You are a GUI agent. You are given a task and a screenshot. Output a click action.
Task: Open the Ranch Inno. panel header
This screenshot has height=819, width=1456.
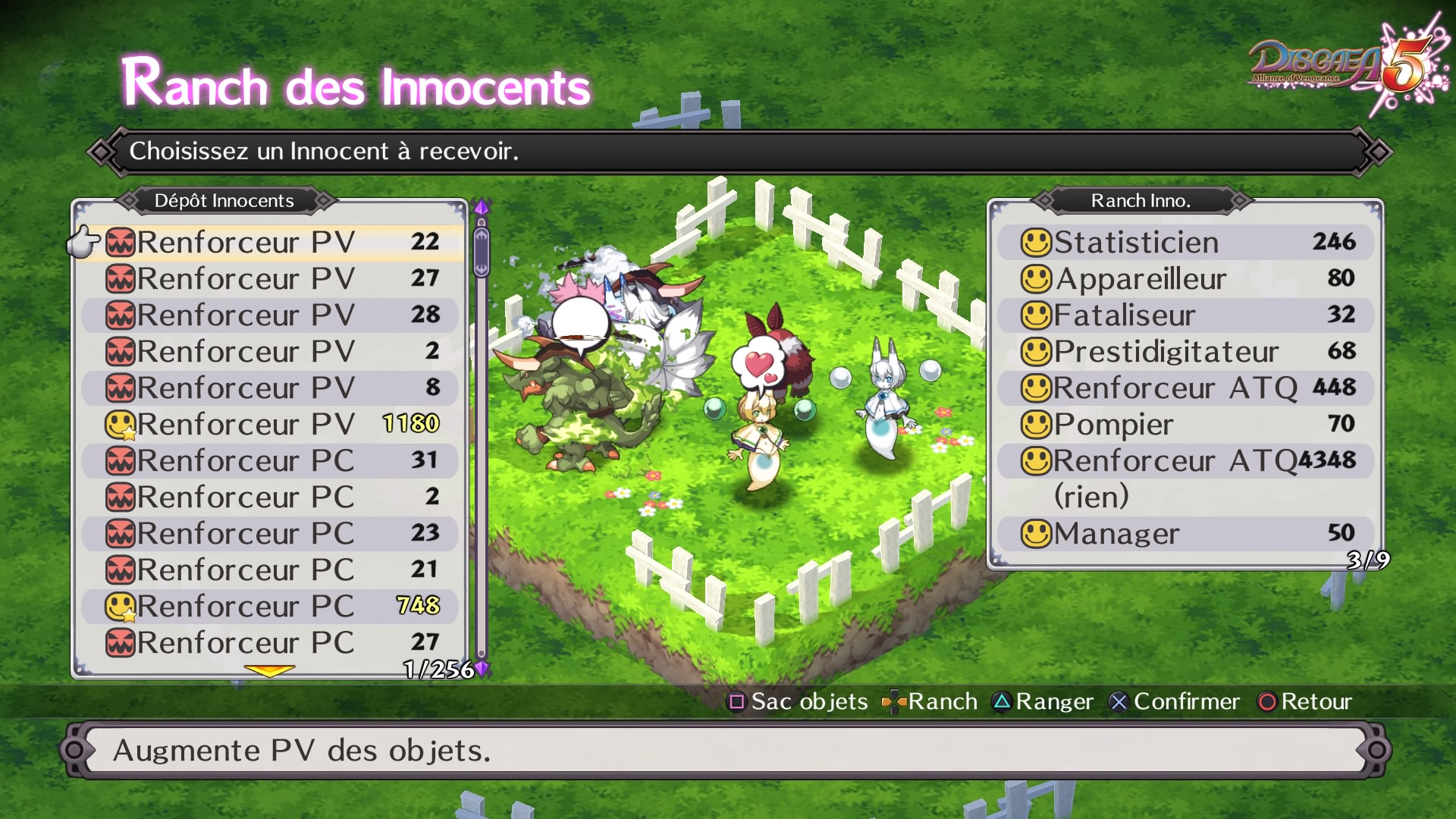(1141, 201)
